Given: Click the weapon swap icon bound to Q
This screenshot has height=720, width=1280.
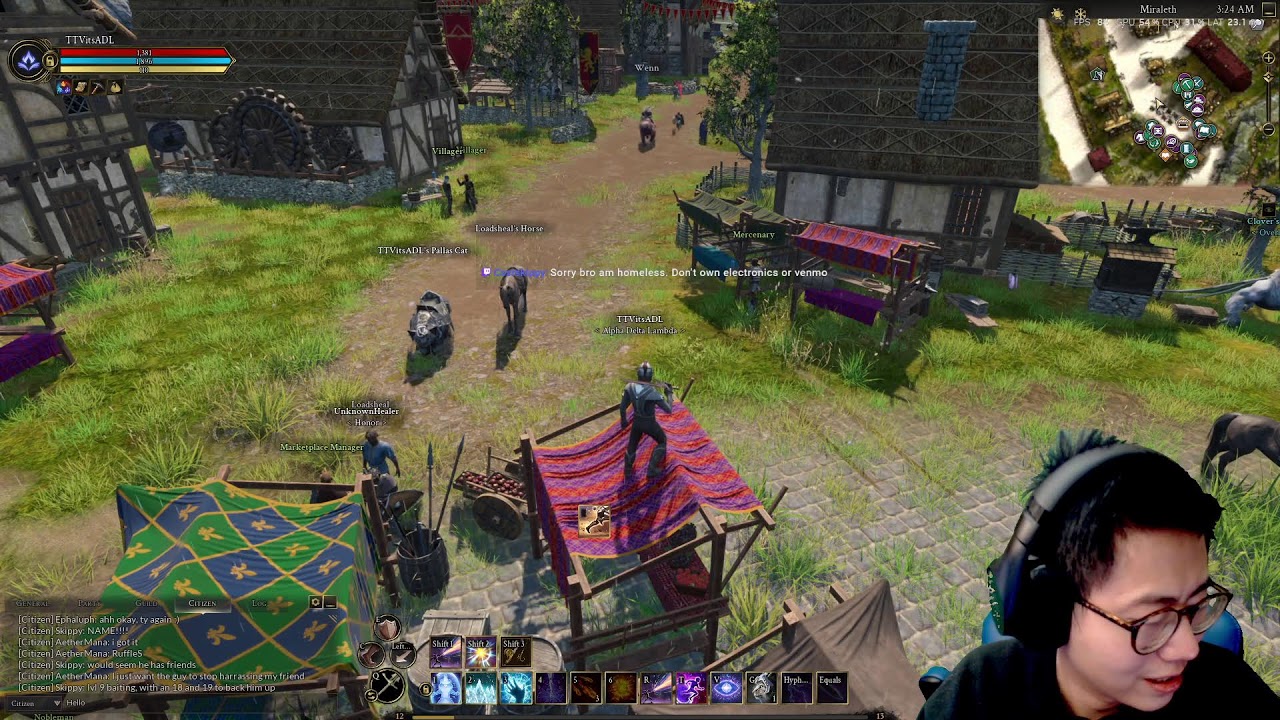Looking at the screenshot, I should 385,686.
